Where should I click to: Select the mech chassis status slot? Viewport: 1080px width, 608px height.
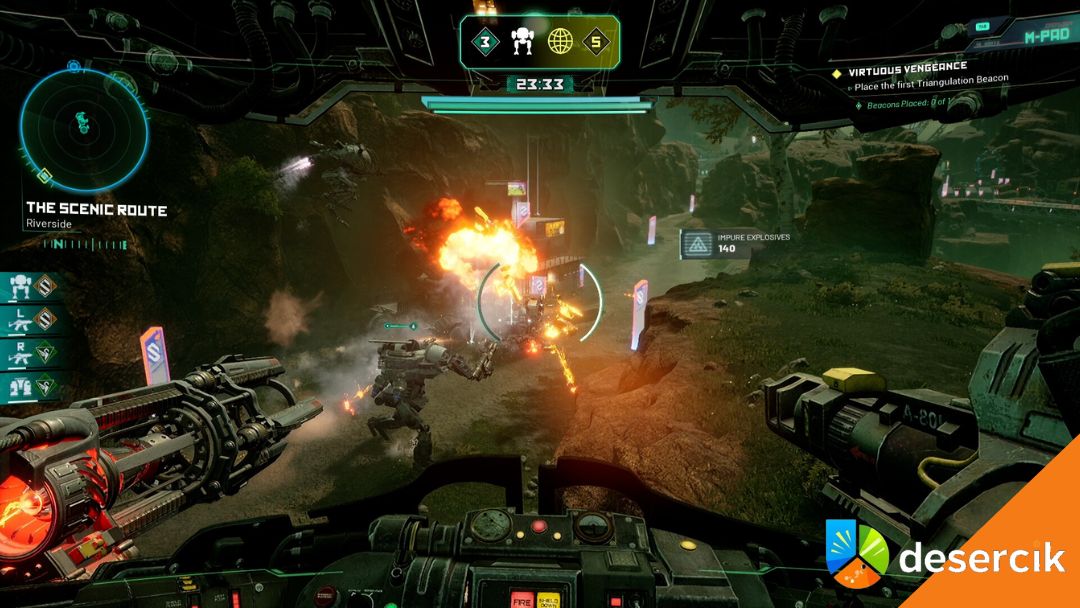(32, 288)
